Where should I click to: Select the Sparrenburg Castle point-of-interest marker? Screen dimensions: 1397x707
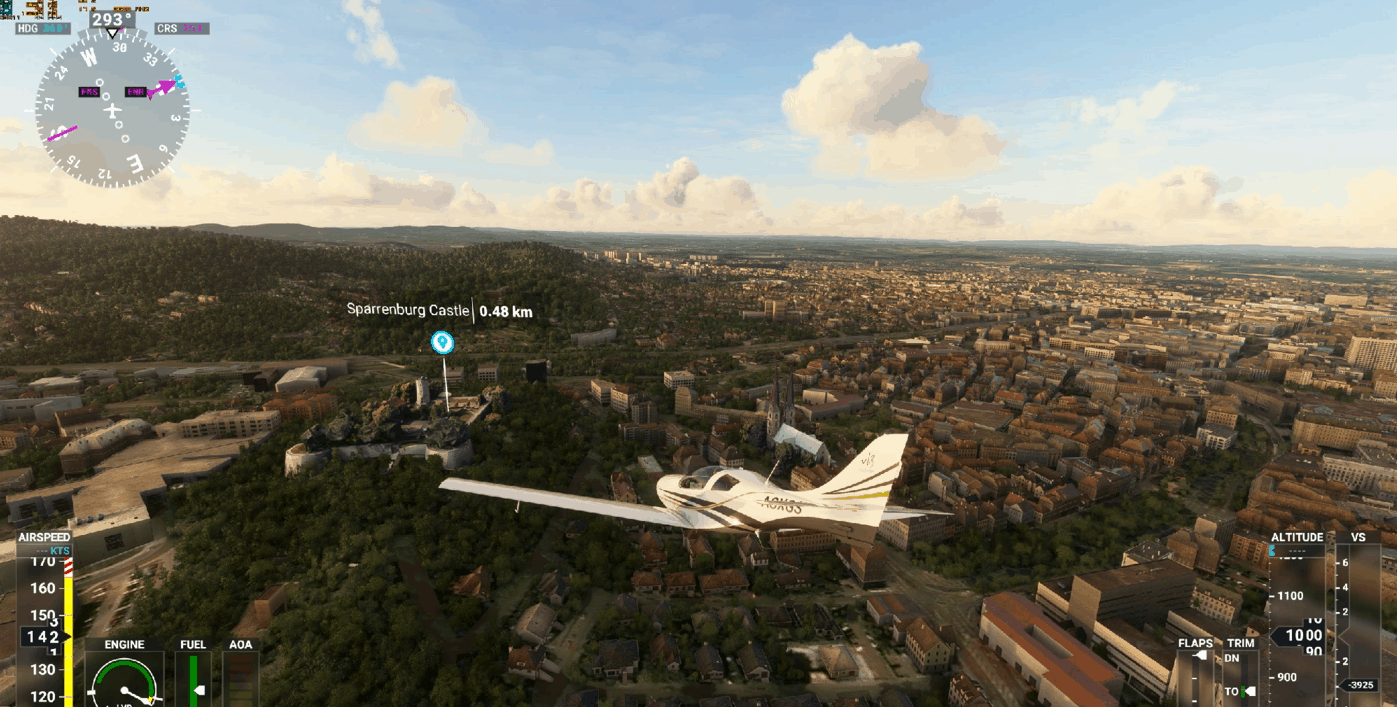pyautogui.click(x=442, y=343)
